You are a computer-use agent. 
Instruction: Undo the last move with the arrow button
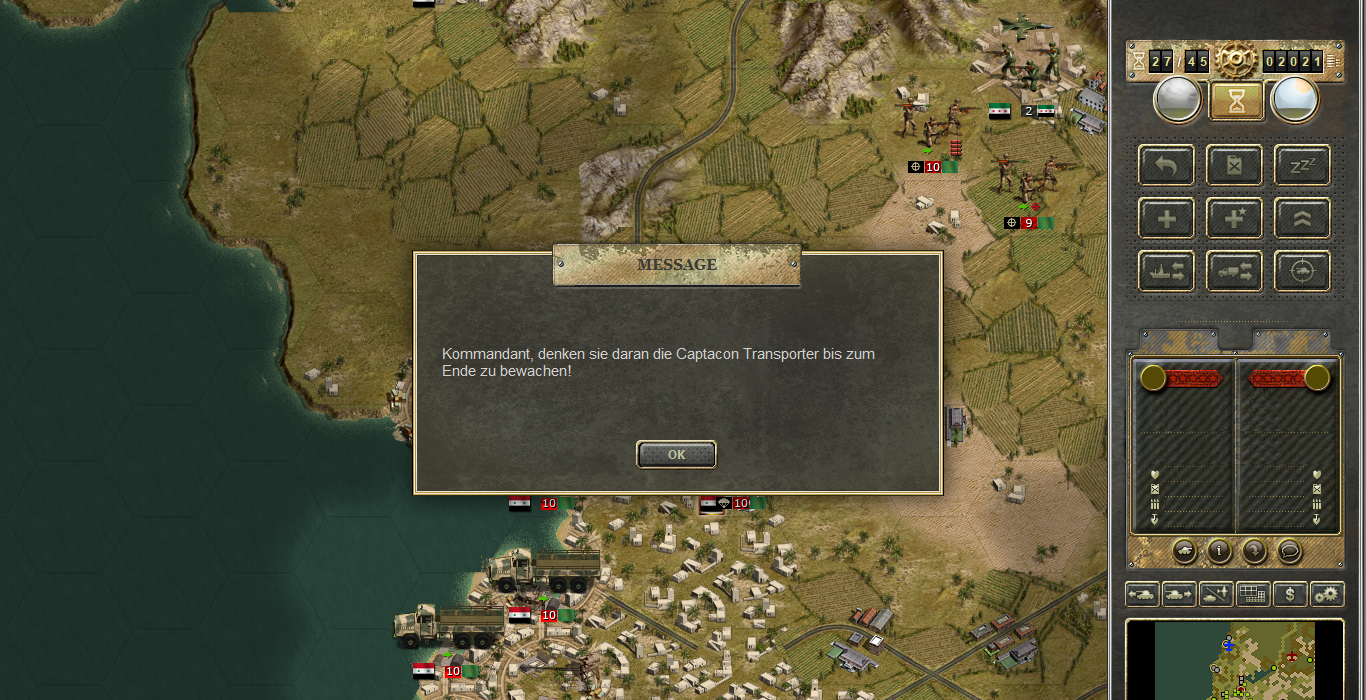[x=1166, y=165]
